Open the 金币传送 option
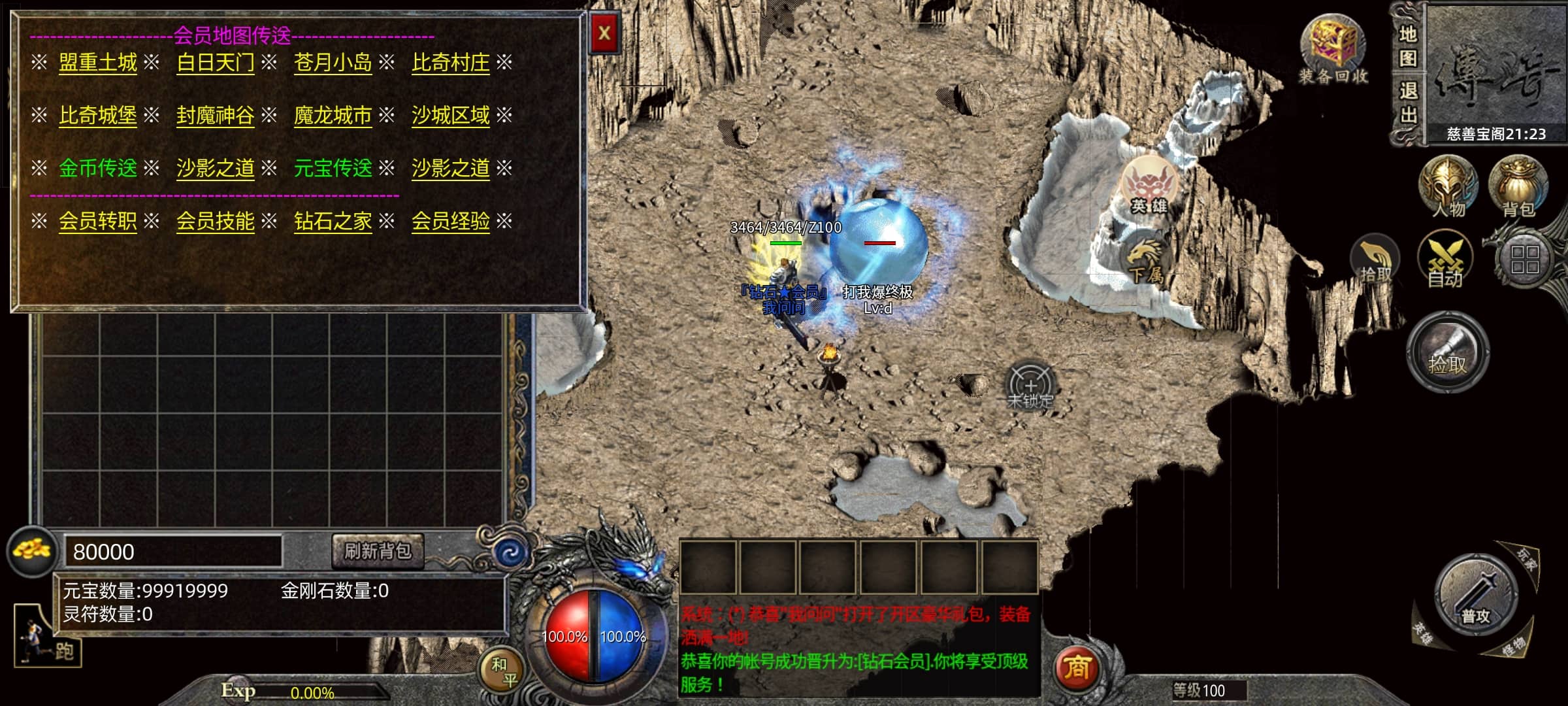This screenshot has height=706, width=1568. click(98, 169)
